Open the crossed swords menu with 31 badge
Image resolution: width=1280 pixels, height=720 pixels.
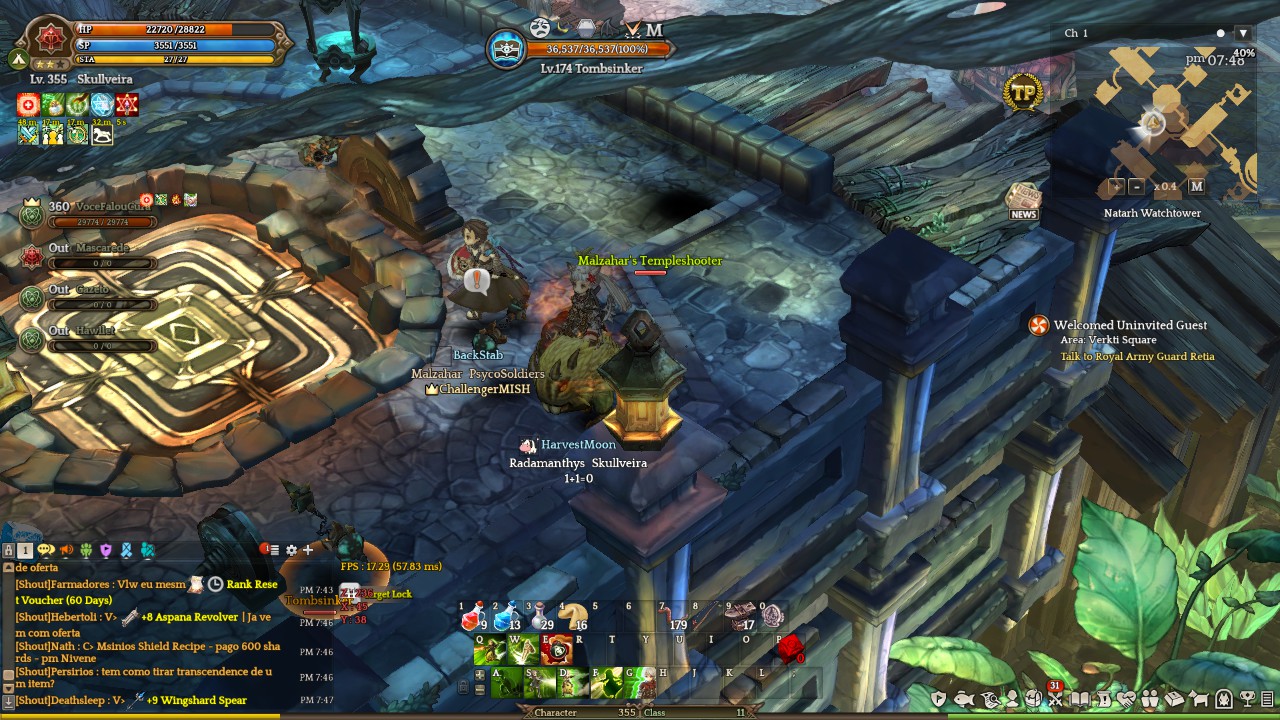coord(1055,699)
